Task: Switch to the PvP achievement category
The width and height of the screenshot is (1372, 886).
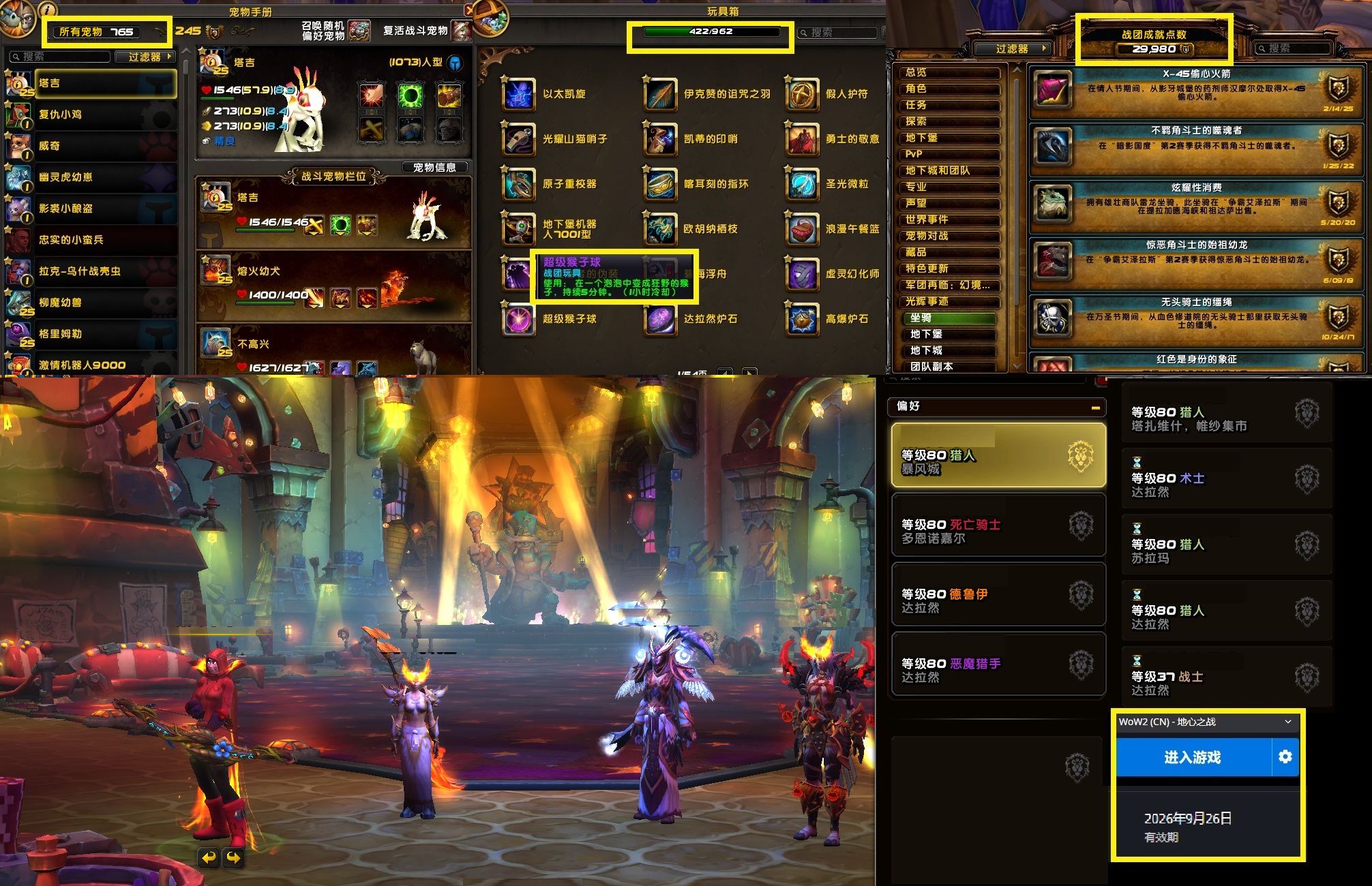Action: [x=951, y=154]
